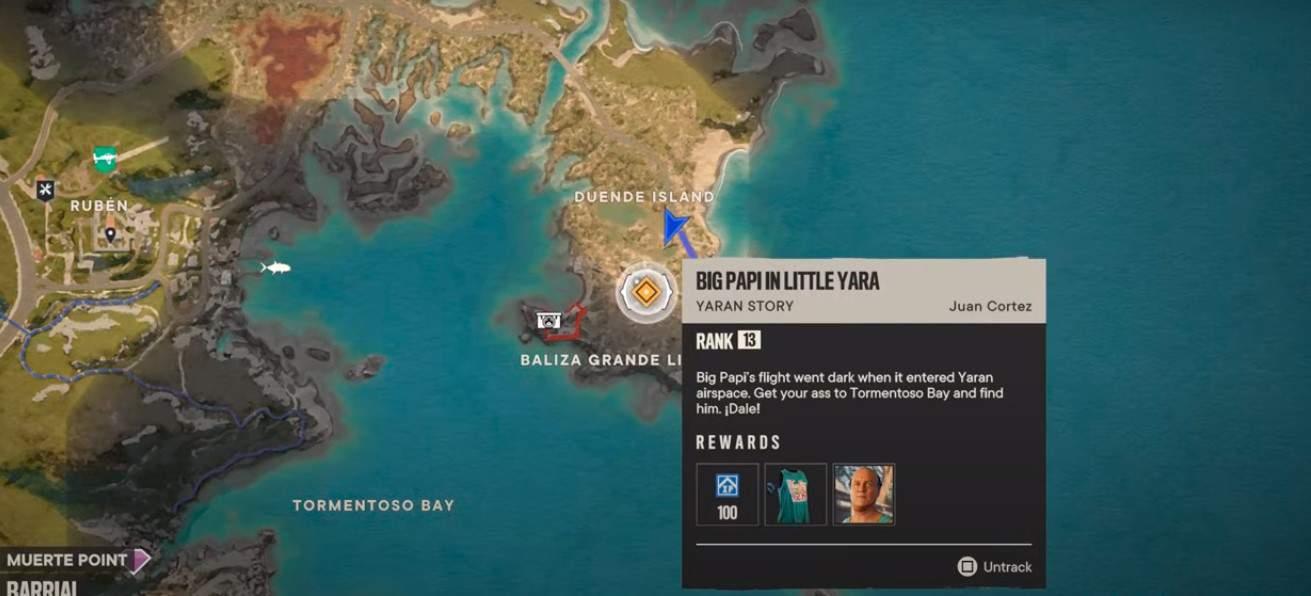
Task: Select the Baliza Grande lighthouse base icon
Action: click(548, 320)
